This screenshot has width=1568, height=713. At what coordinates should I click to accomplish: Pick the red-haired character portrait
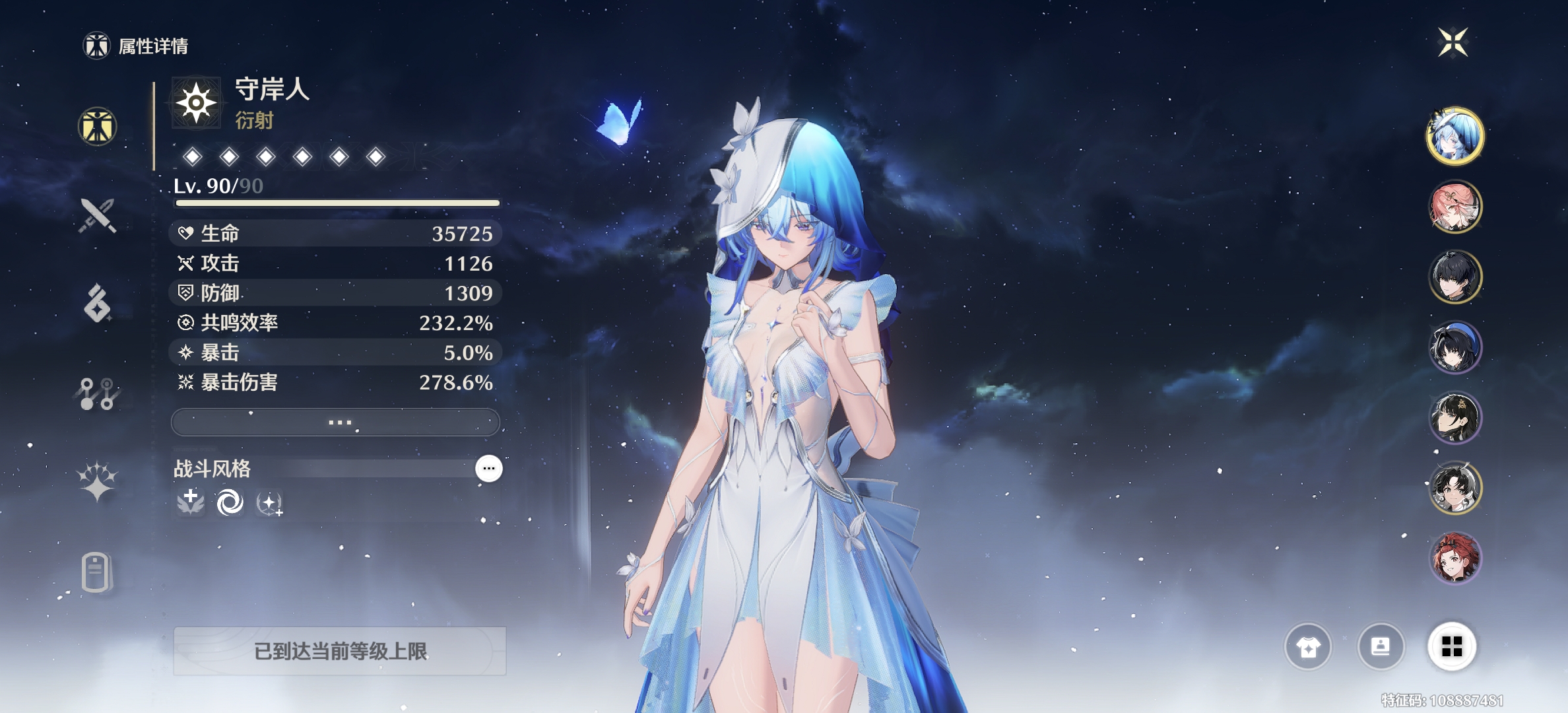pos(1455,559)
